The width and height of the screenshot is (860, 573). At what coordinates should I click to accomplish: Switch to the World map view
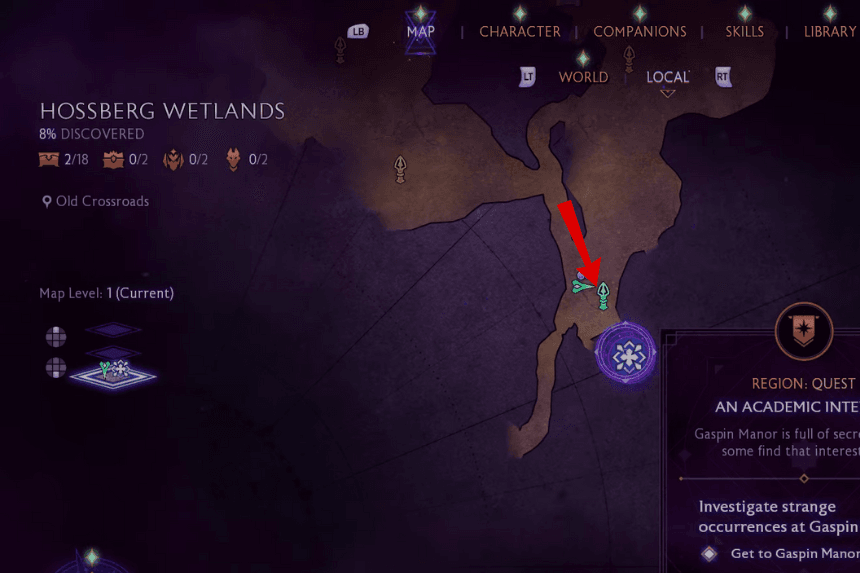tap(583, 77)
